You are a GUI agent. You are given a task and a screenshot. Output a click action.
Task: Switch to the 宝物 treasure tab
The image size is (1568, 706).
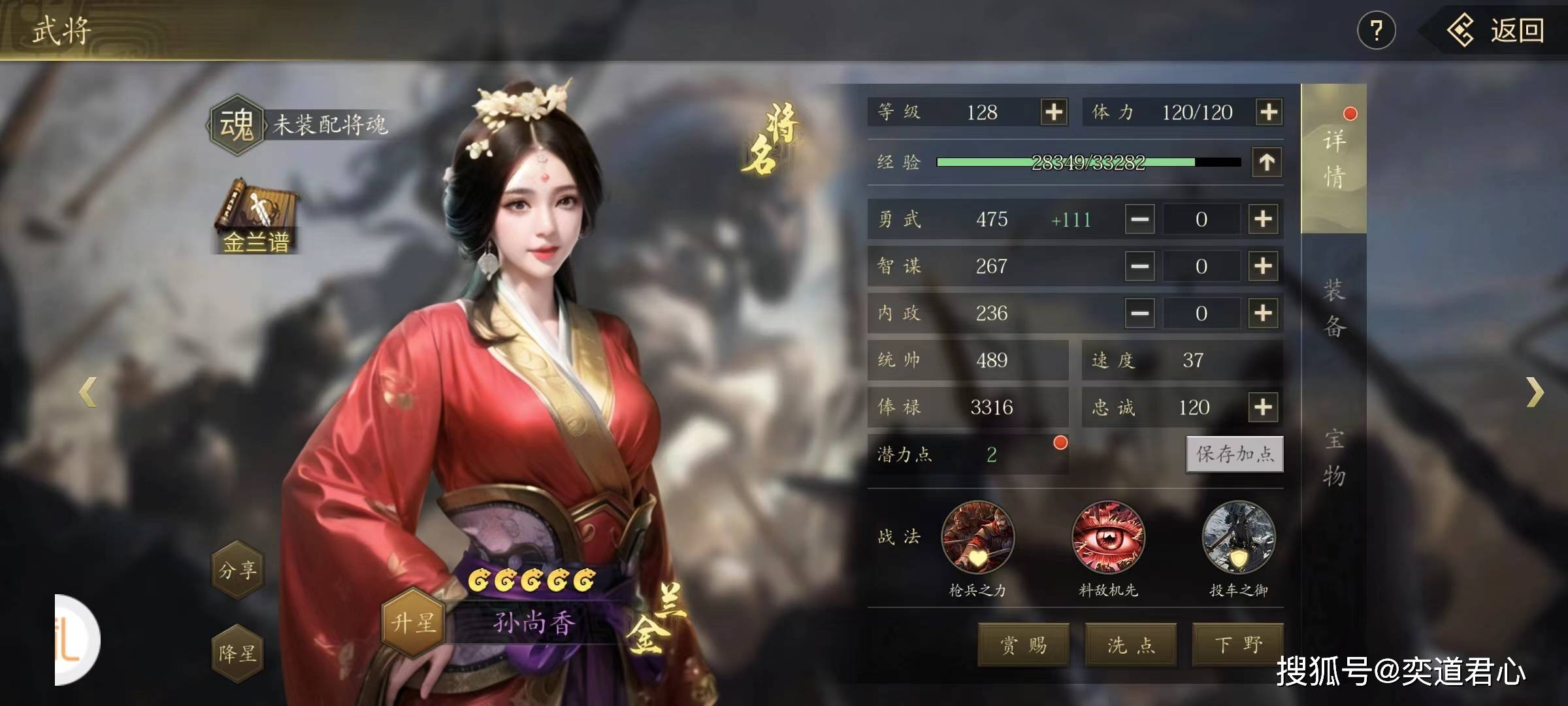[x=1333, y=457]
